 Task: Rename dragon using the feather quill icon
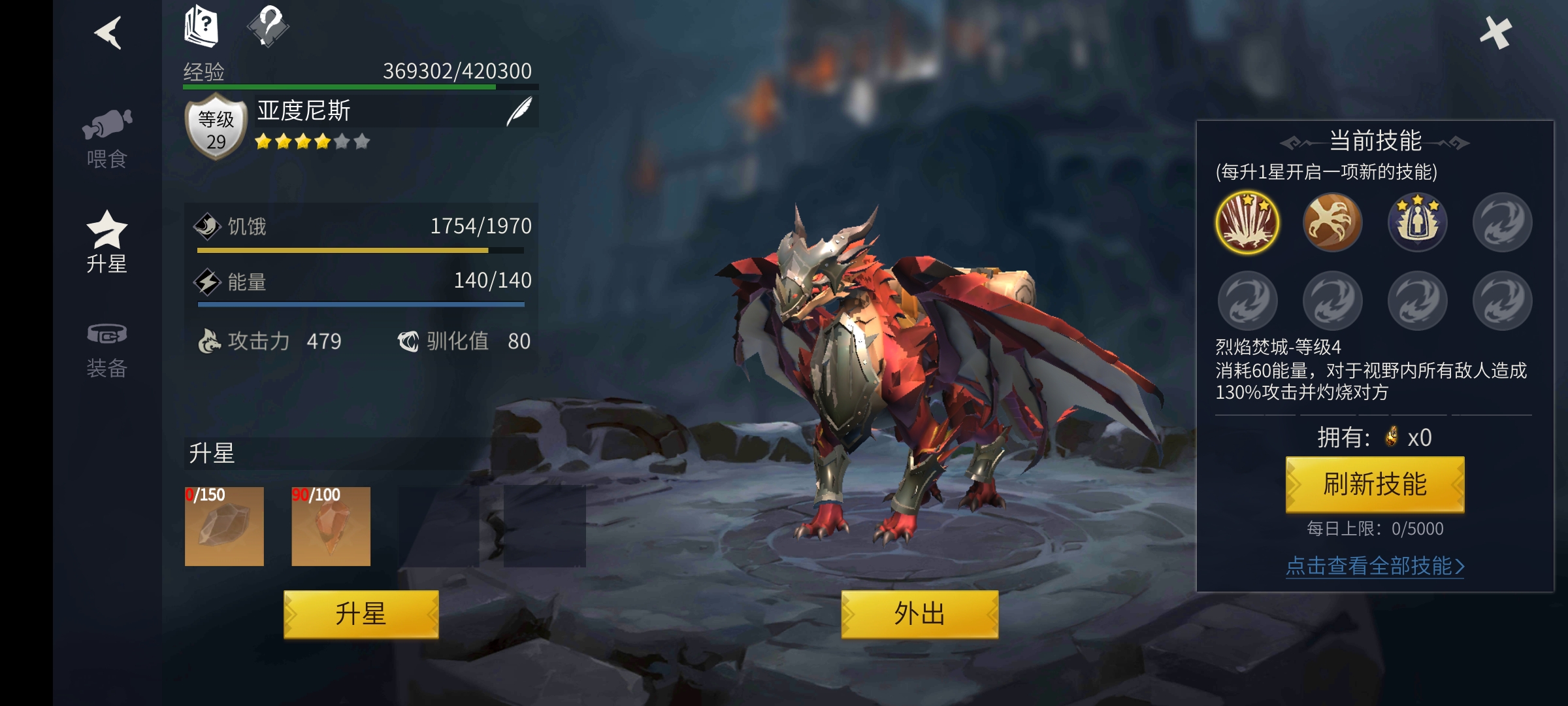click(519, 111)
